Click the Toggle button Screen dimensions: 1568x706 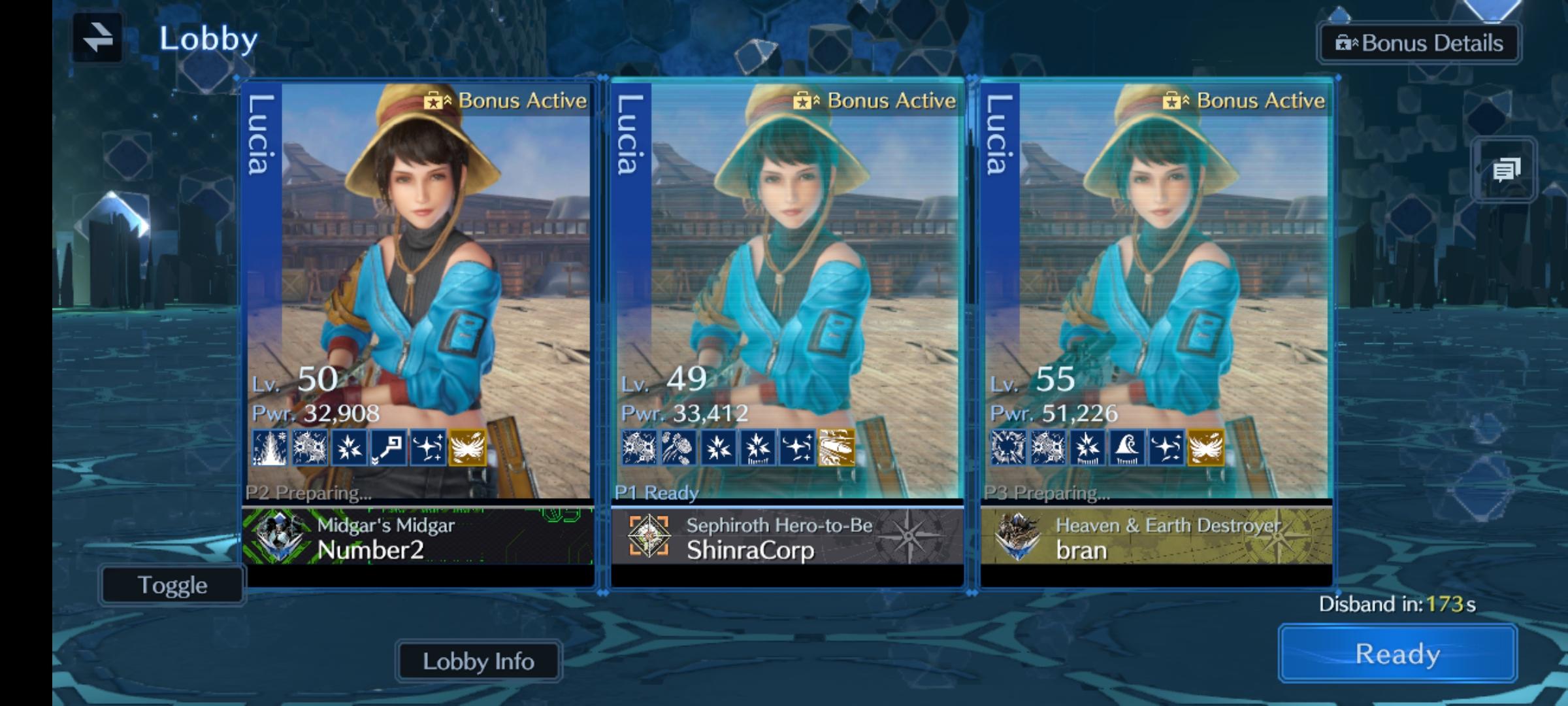[172, 585]
